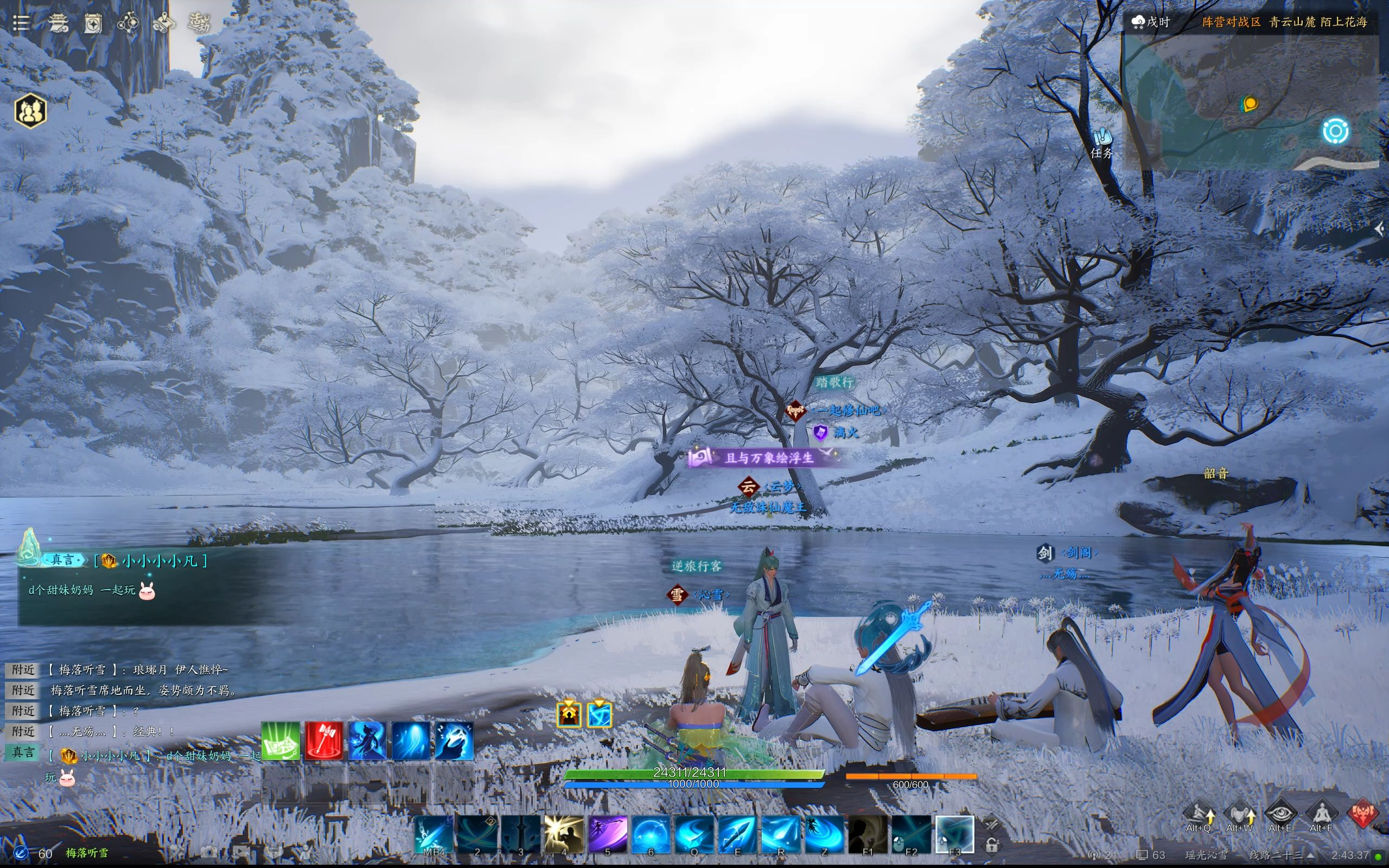Screen dimensions: 1389x868
Task: Click the minimap
Action: [1250, 101]
